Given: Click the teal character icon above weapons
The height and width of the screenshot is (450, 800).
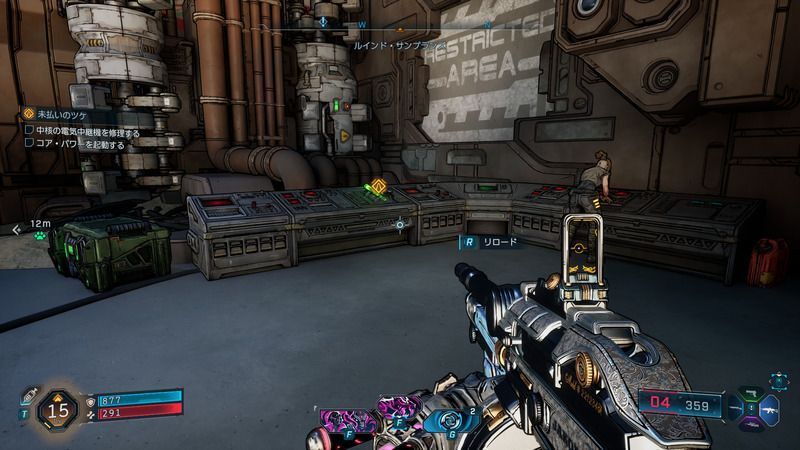Looking at the screenshot, I should tap(780, 381).
